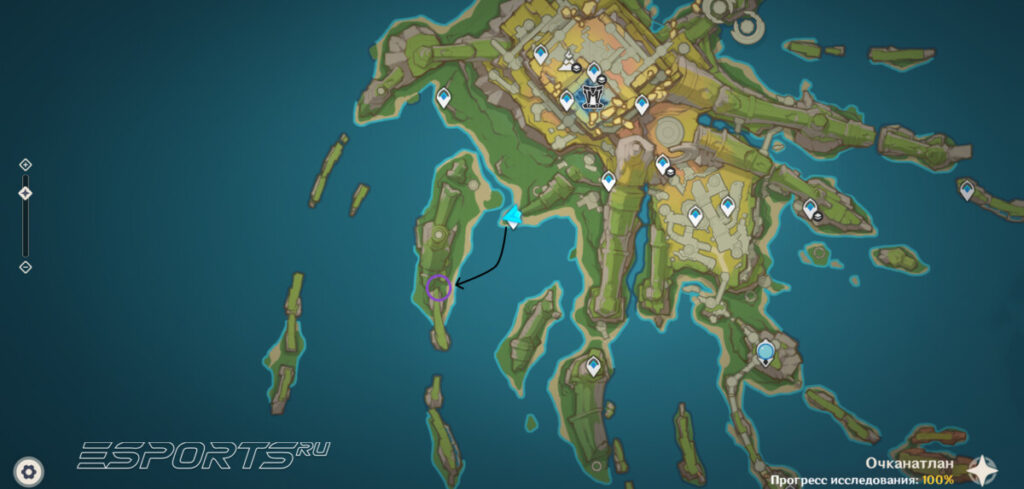
Task: Select the Statue of The Seven marker
Action: pyautogui.click(x=594, y=97)
